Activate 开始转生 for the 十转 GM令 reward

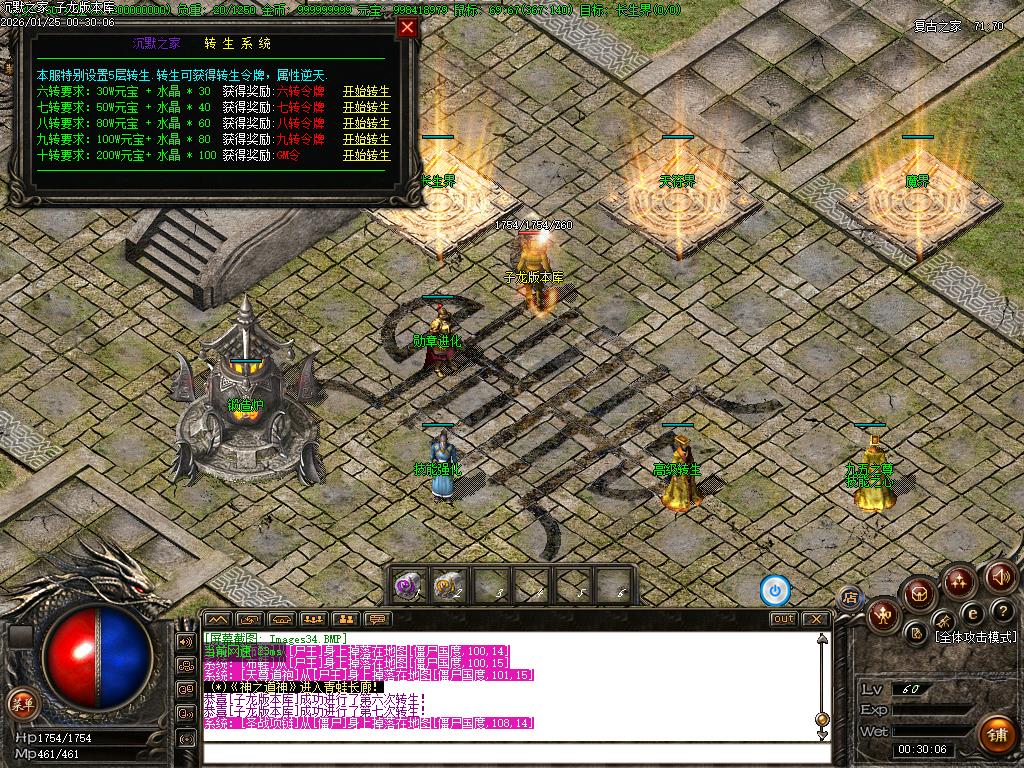366,155
